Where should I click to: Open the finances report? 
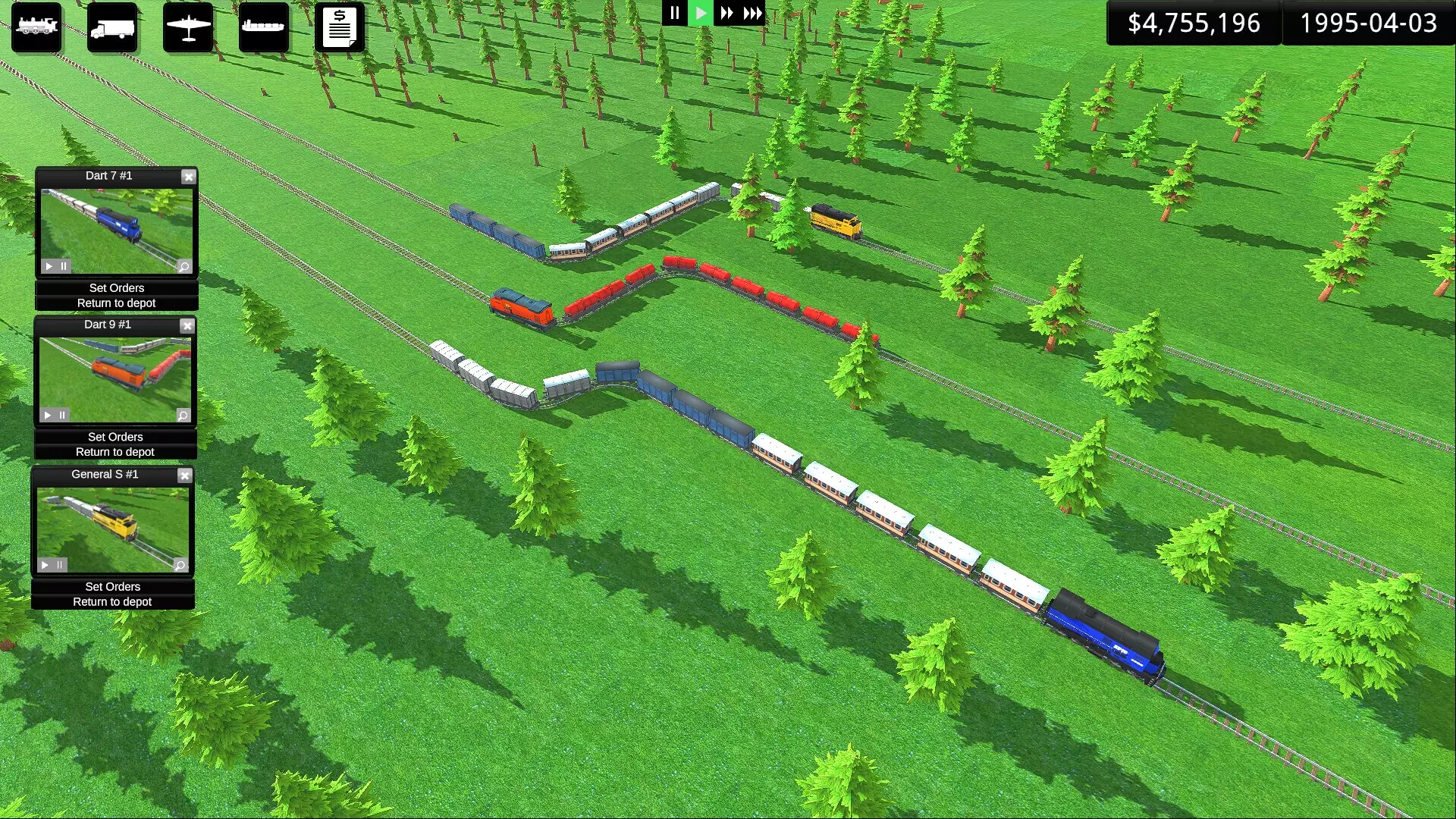(x=340, y=27)
